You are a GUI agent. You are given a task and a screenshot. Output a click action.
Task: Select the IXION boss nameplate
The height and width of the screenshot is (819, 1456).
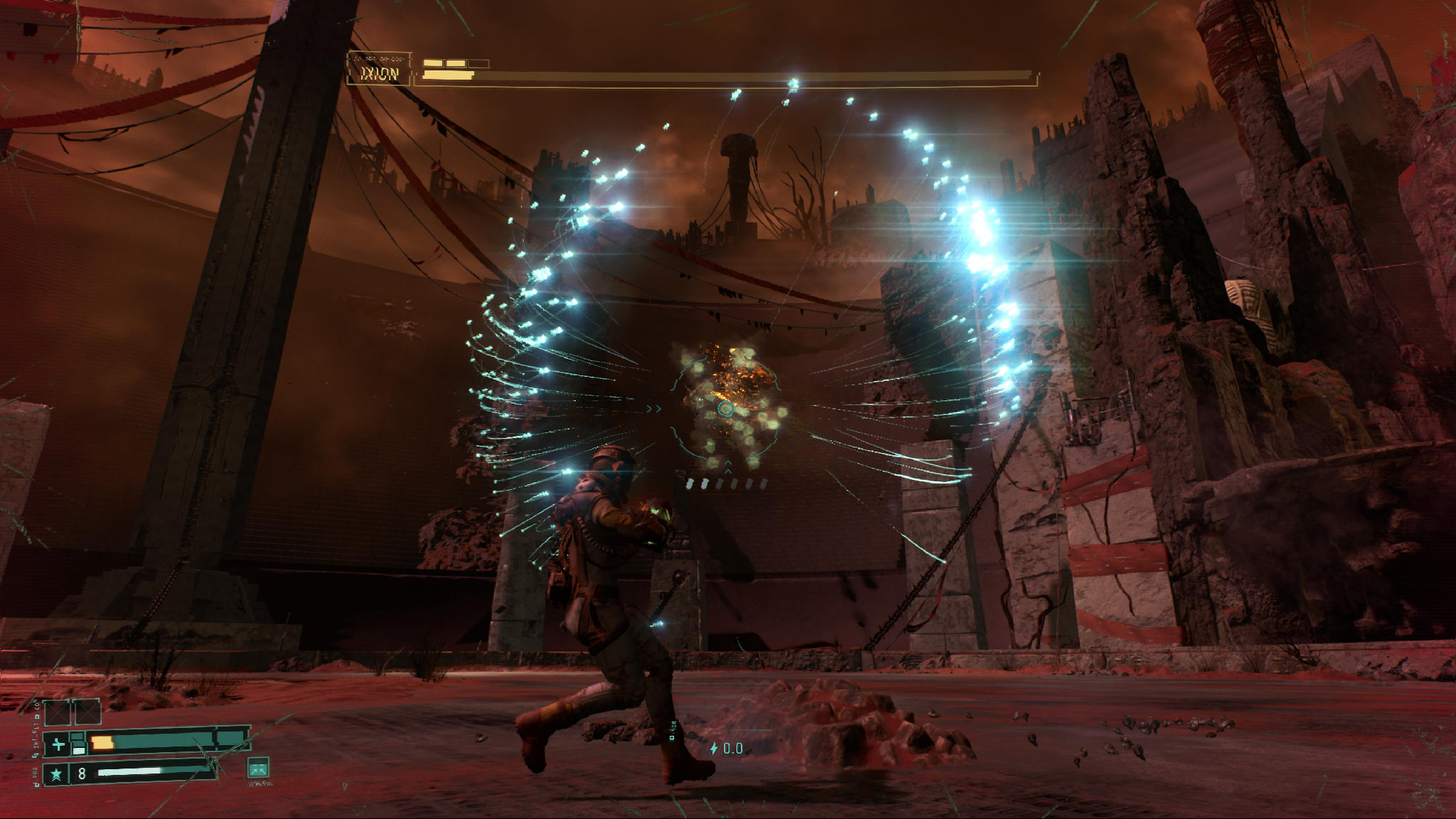click(x=379, y=74)
